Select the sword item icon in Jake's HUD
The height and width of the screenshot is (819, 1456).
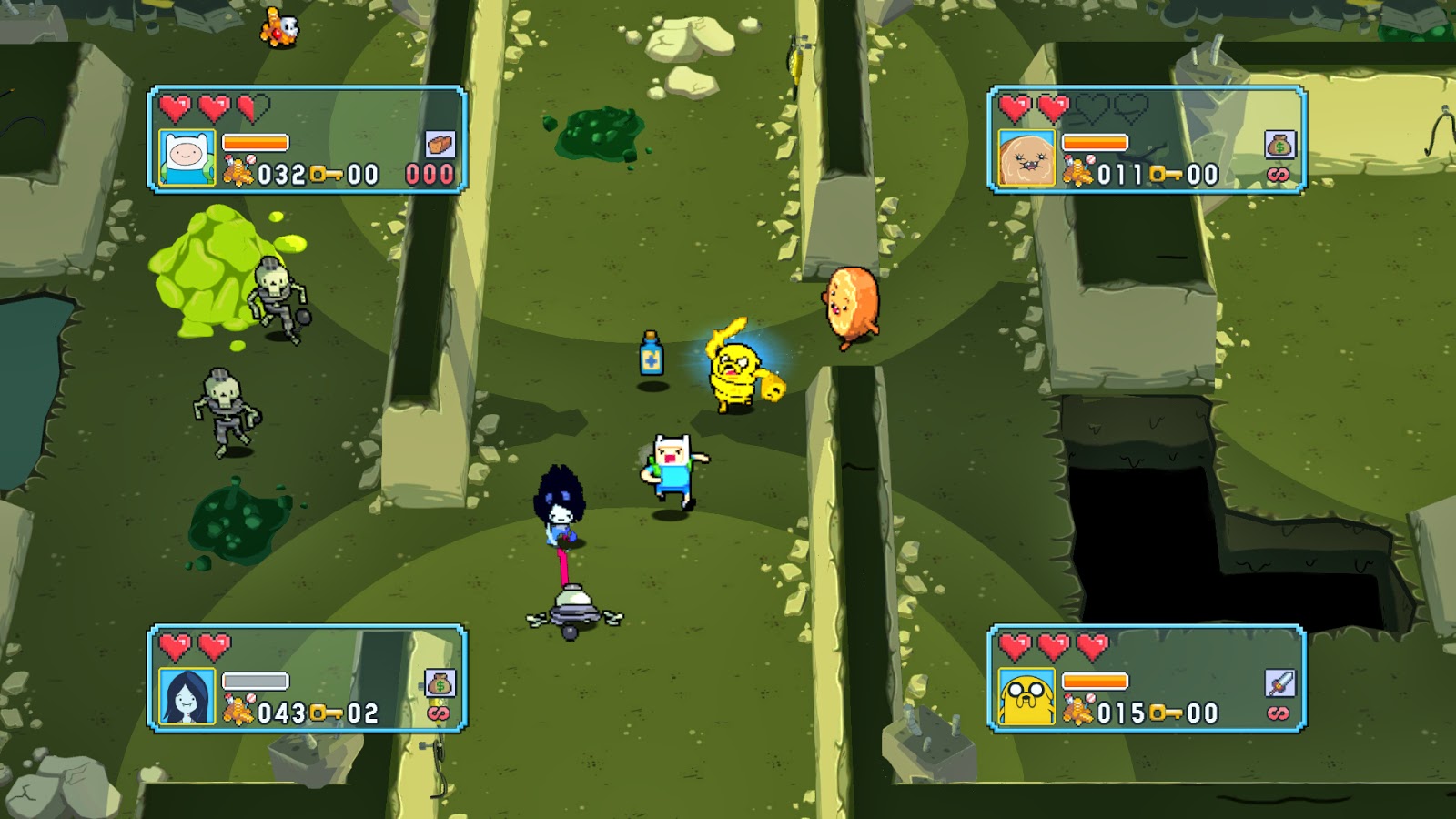(x=1279, y=682)
